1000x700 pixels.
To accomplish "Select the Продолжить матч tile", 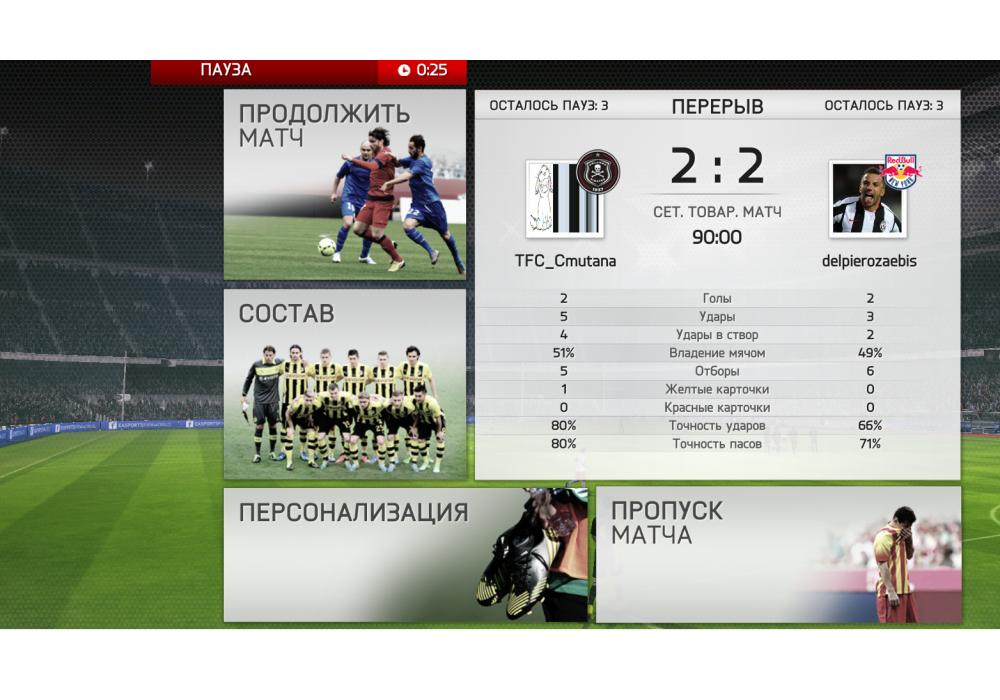I will [344, 185].
